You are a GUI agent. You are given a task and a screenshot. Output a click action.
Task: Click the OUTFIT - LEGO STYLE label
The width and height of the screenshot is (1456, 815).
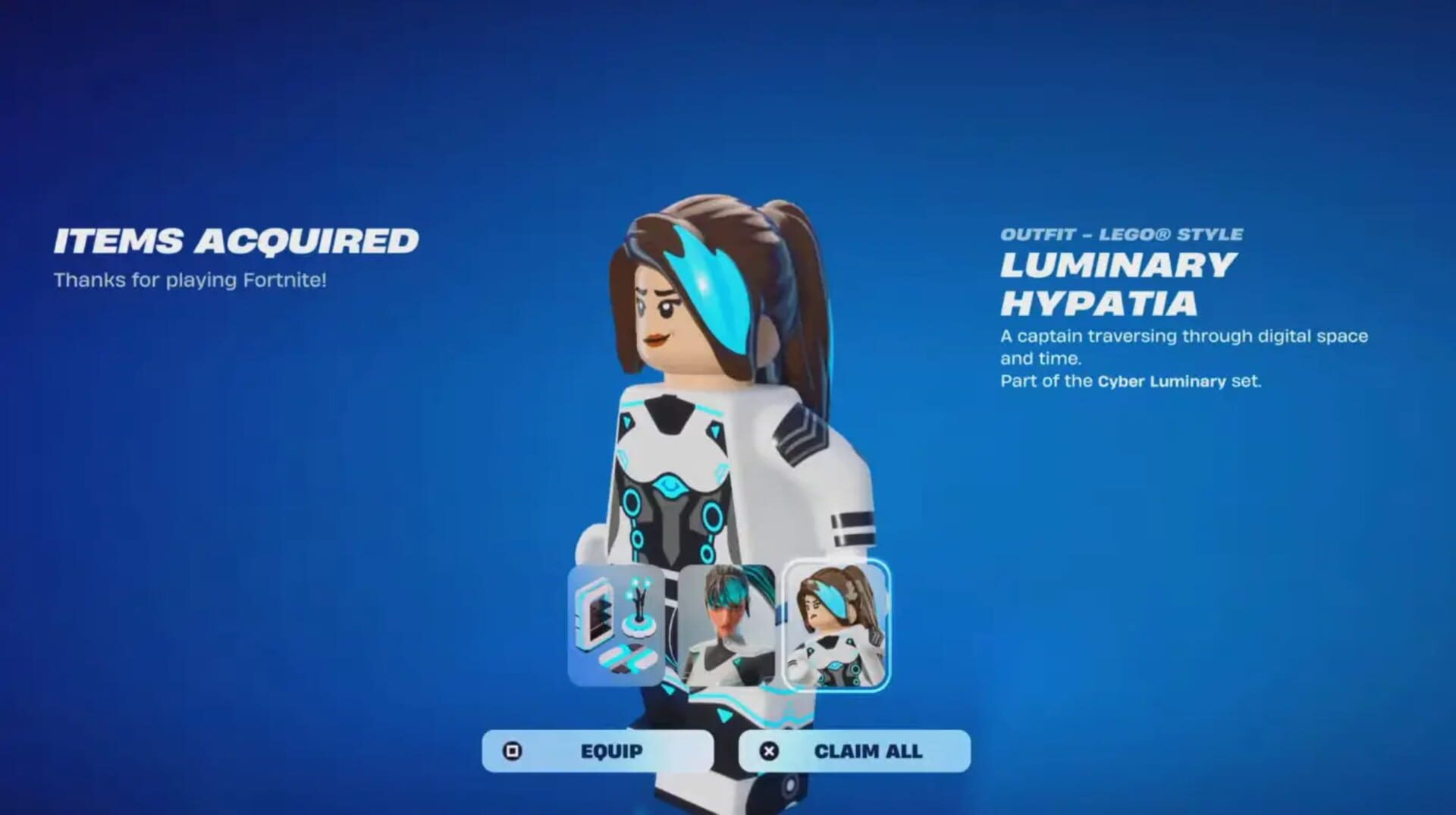click(x=1122, y=234)
